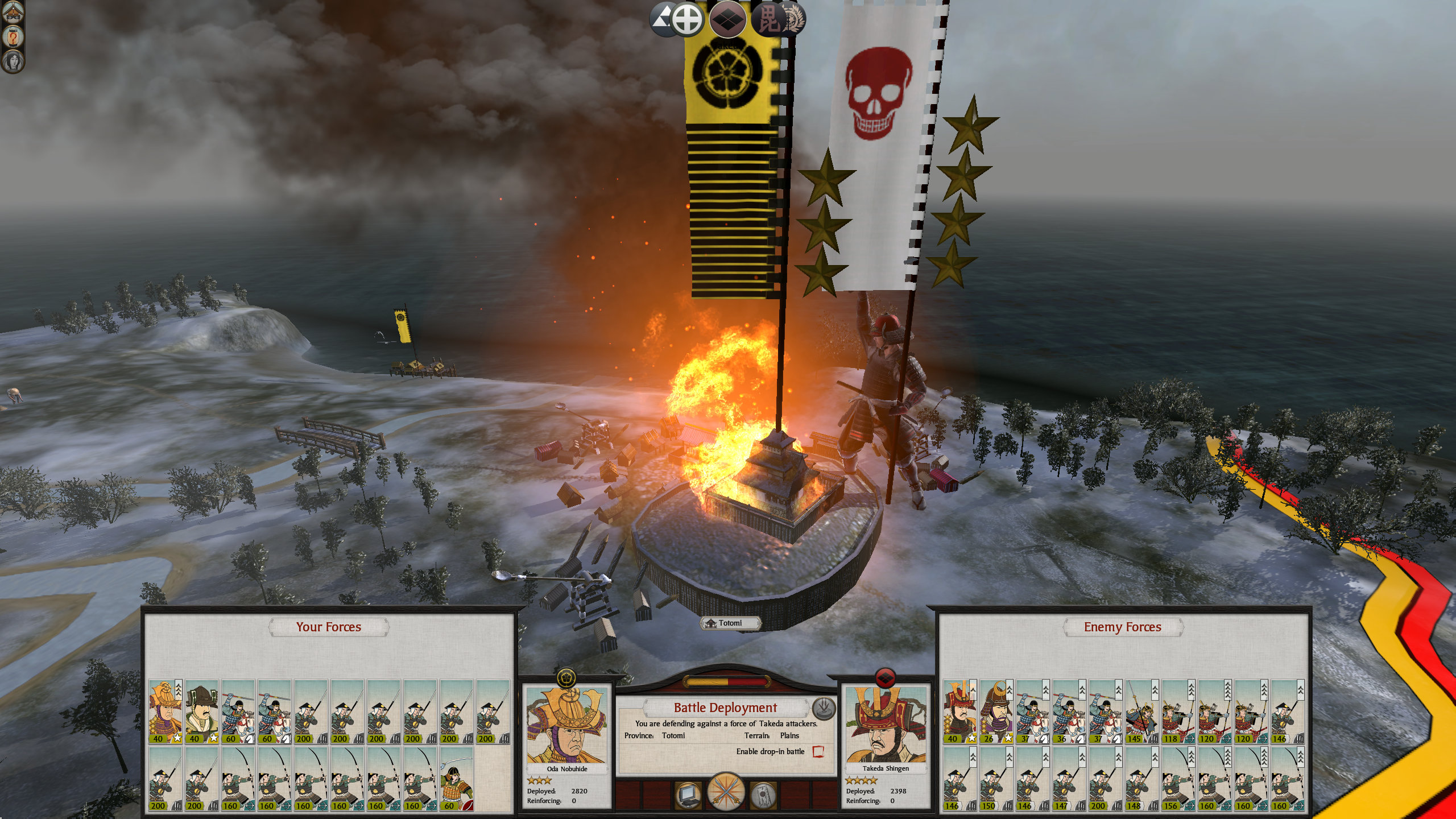Screen dimensions: 1456x819
Task: Select your general's unit card with chevrons
Action: pyautogui.click(x=166, y=712)
